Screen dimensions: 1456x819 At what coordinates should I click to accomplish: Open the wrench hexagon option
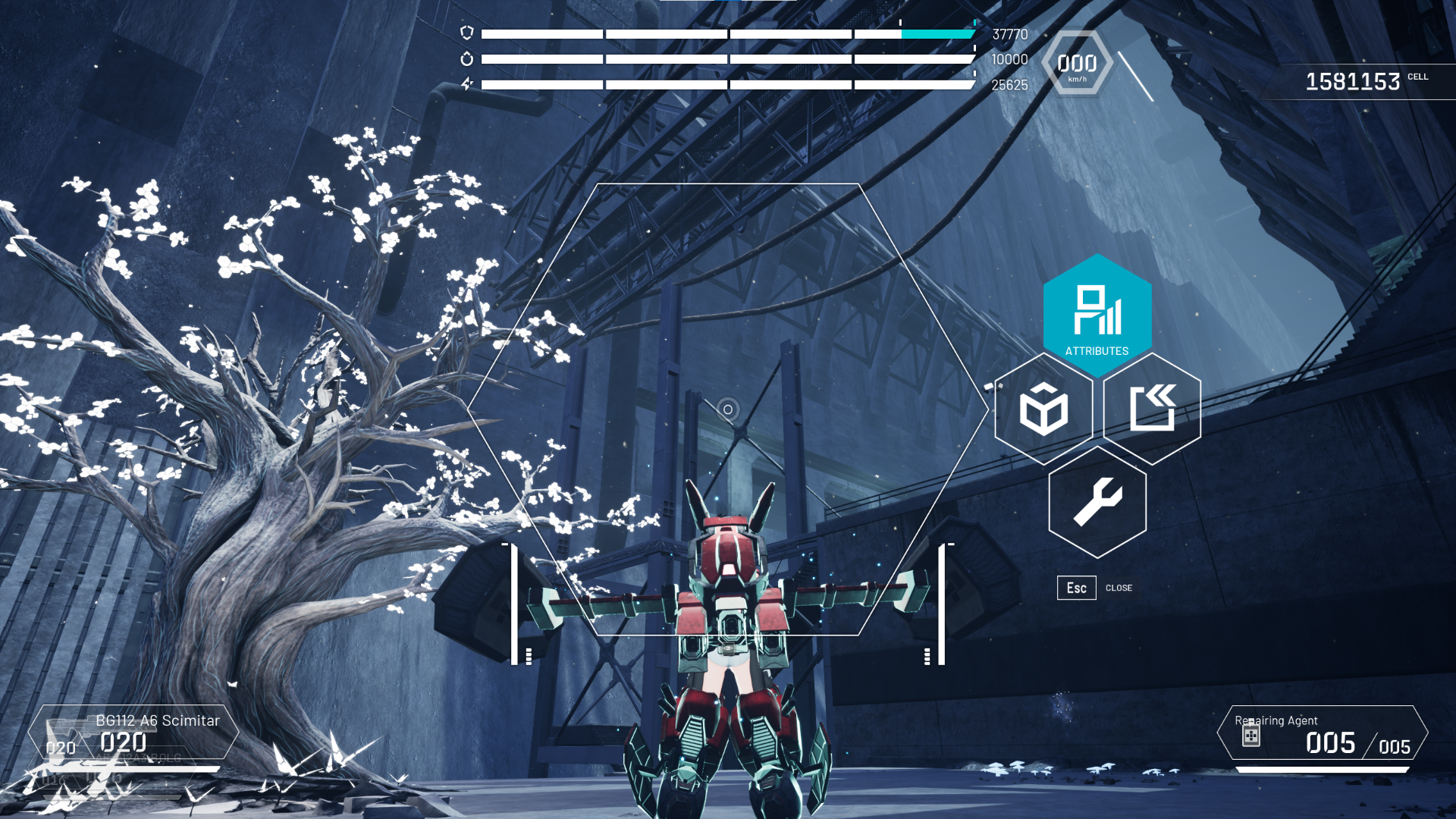1097,501
